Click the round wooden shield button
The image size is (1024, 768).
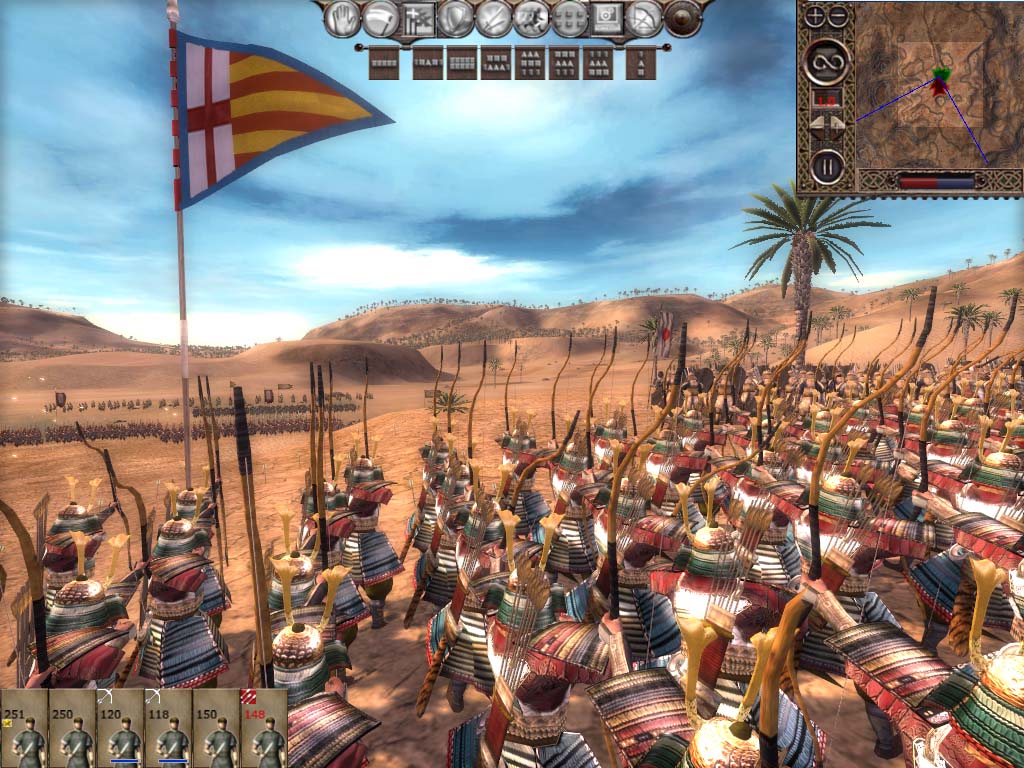click(x=684, y=18)
